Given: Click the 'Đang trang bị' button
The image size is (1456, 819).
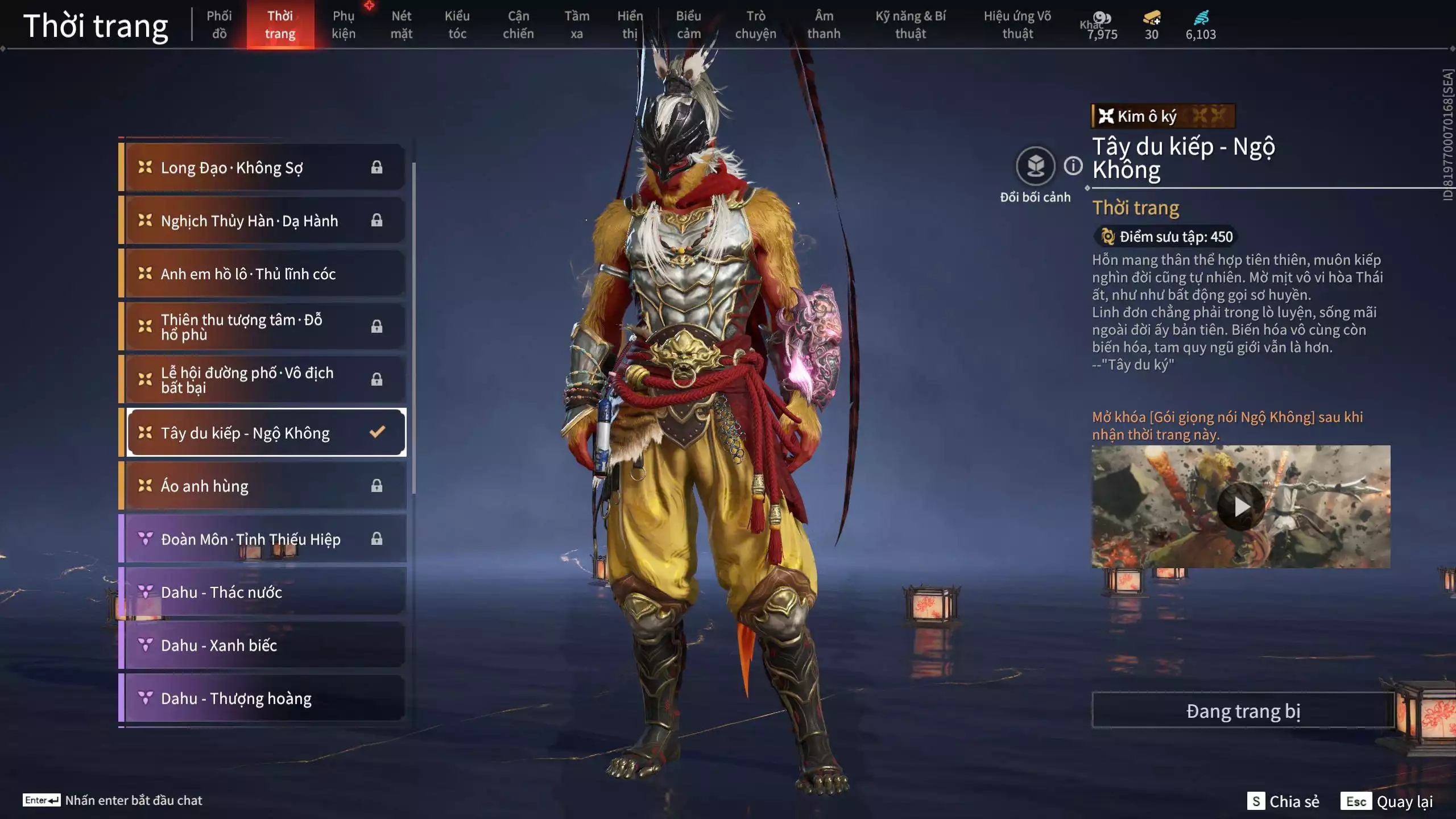Looking at the screenshot, I should pyautogui.click(x=1243, y=710).
